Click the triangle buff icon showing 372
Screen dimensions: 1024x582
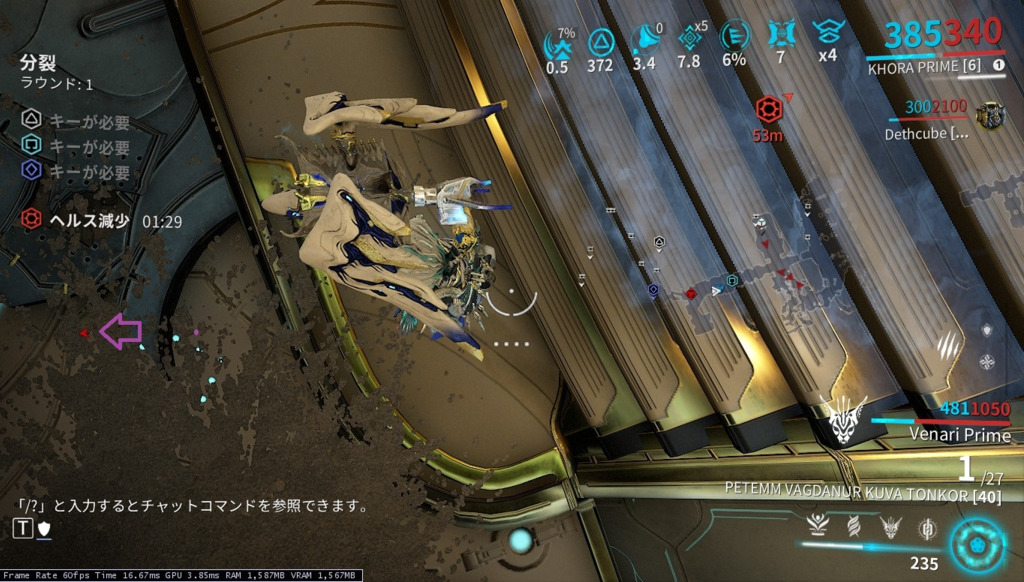point(601,41)
